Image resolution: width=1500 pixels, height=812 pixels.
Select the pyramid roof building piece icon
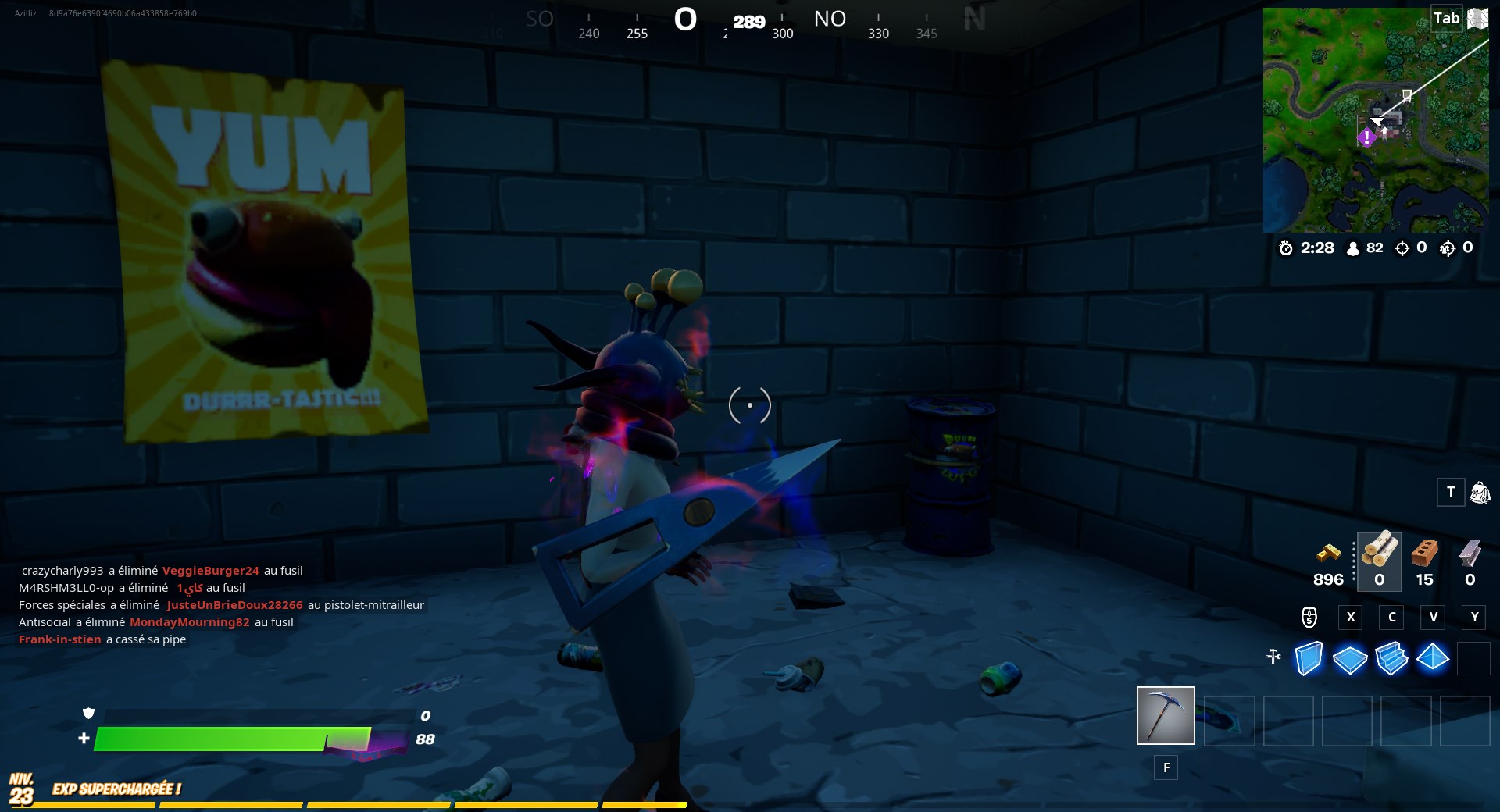[x=1432, y=660]
